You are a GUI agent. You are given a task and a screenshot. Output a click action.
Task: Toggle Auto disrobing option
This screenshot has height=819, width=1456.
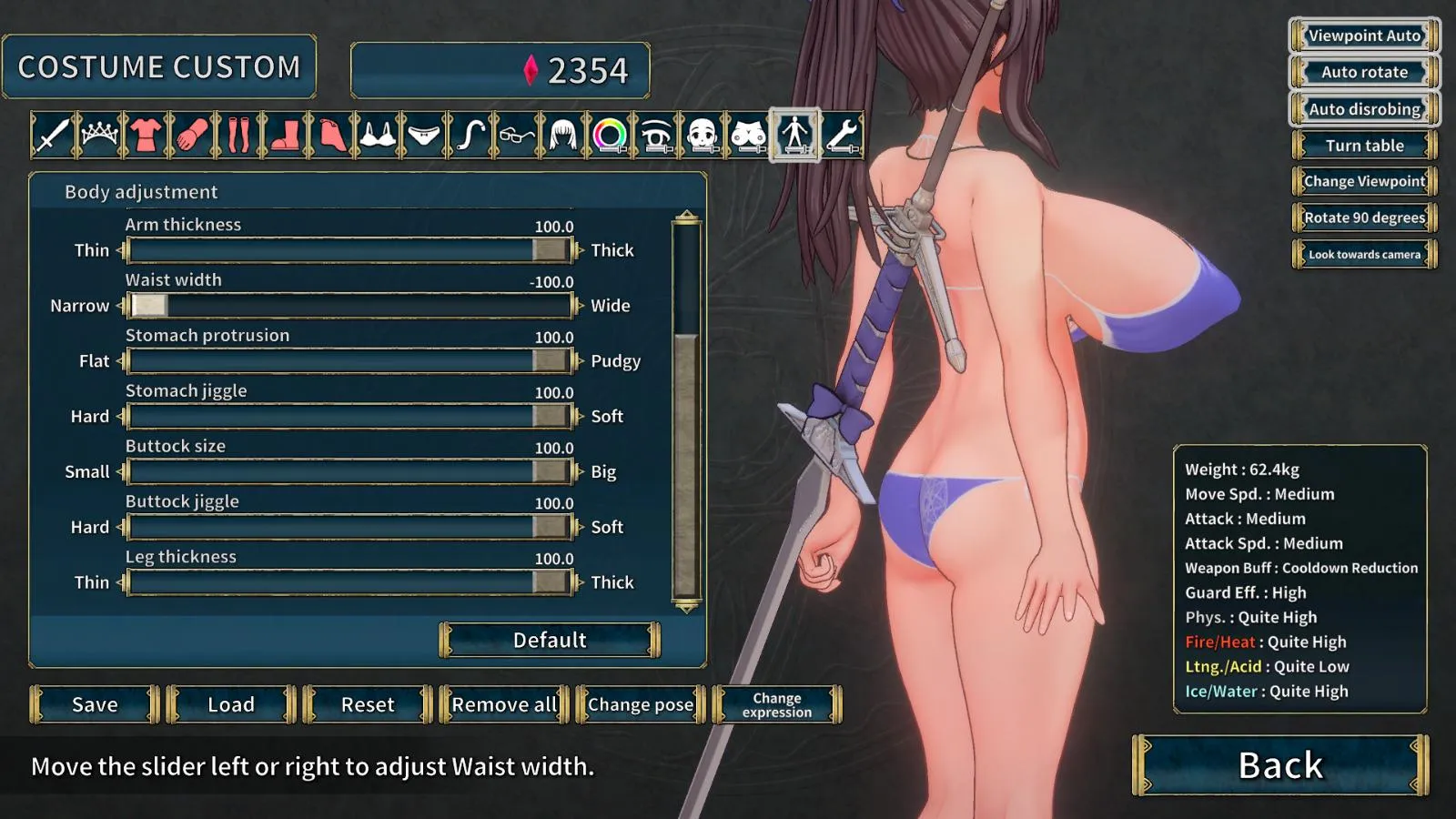pos(1364,109)
